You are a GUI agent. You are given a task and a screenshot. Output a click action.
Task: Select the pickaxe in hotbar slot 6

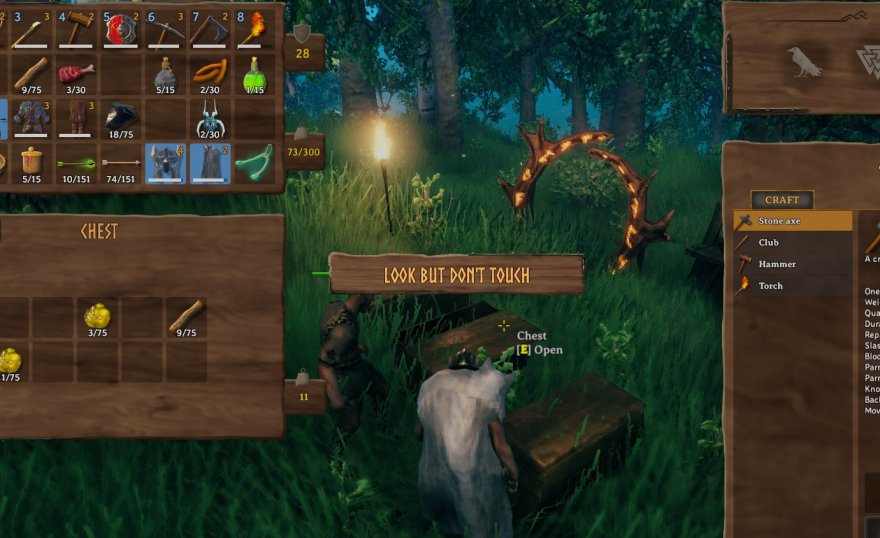166,29
